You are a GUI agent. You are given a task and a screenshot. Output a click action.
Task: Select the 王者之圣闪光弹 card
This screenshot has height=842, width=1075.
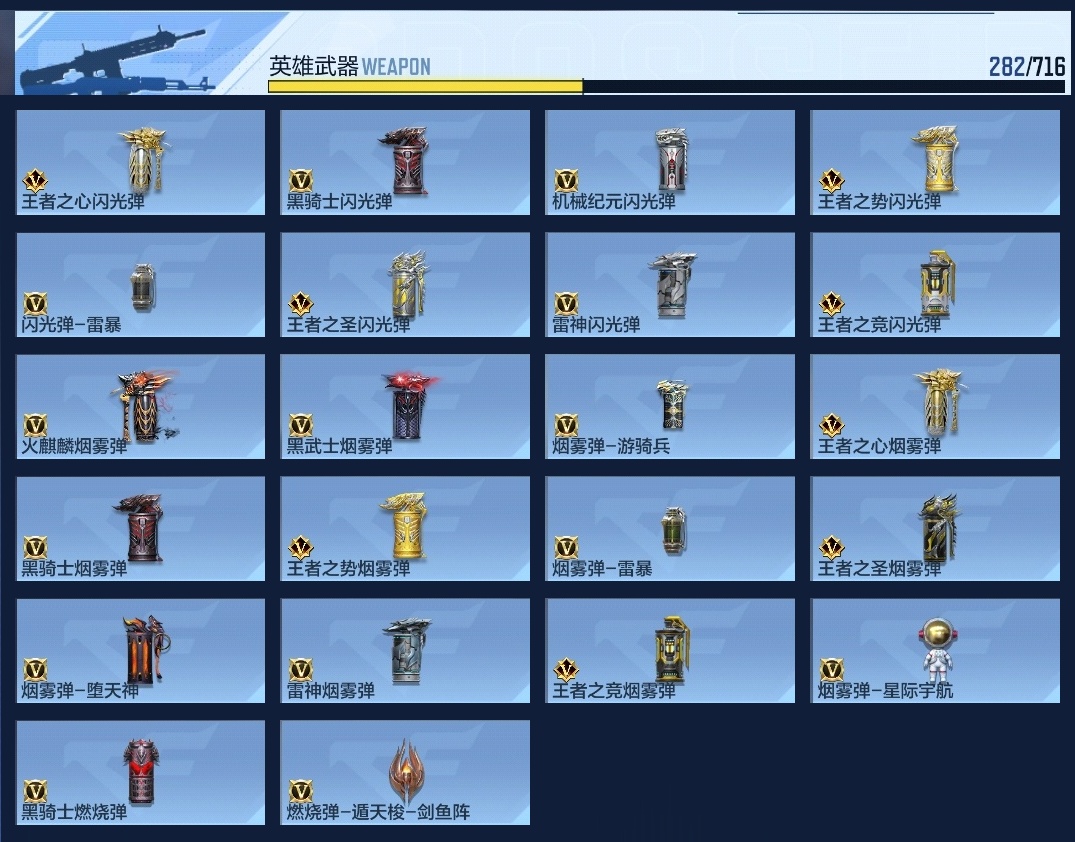[405, 285]
